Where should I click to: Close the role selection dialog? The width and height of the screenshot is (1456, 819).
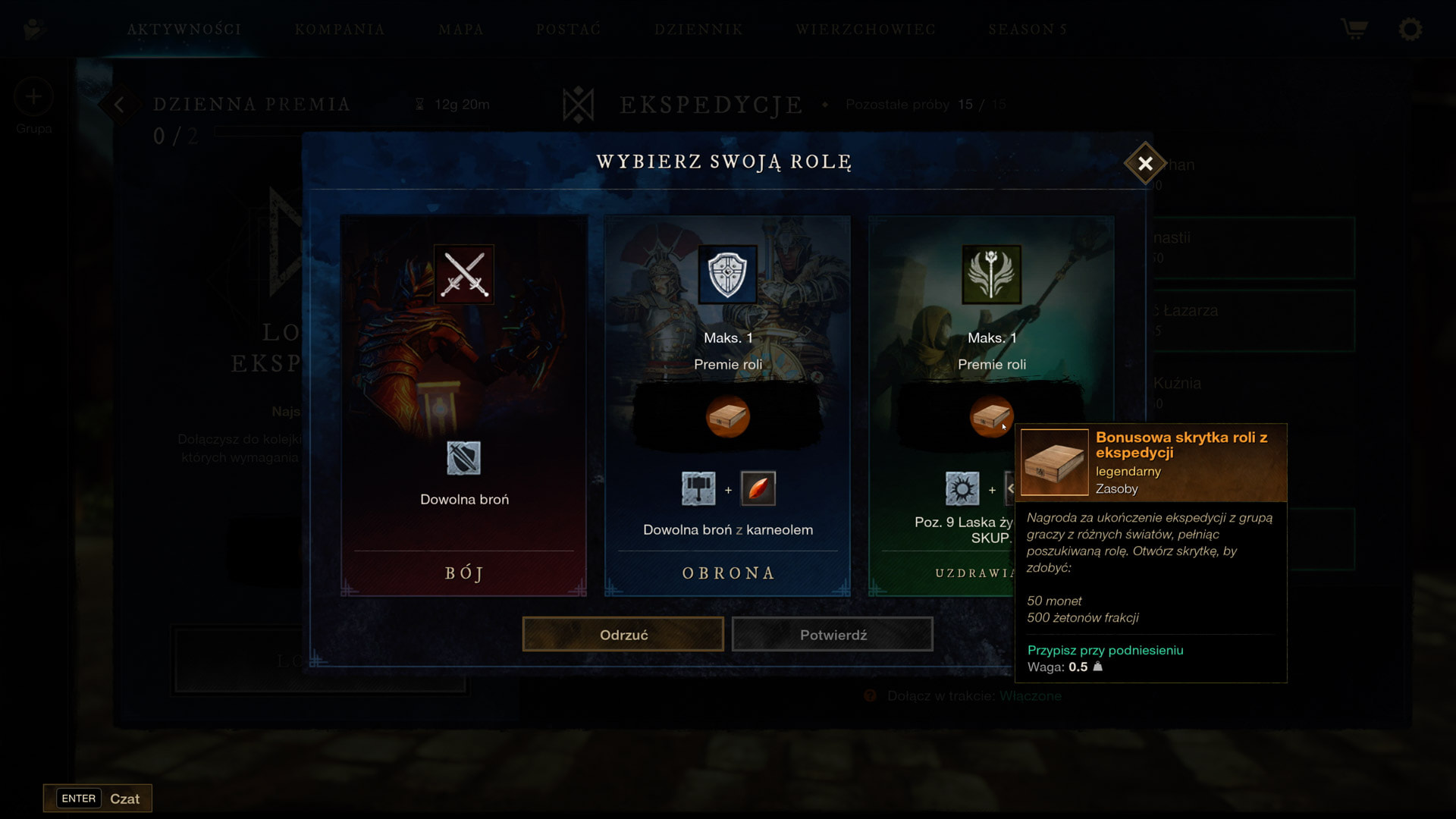(x=1145, y=163)
